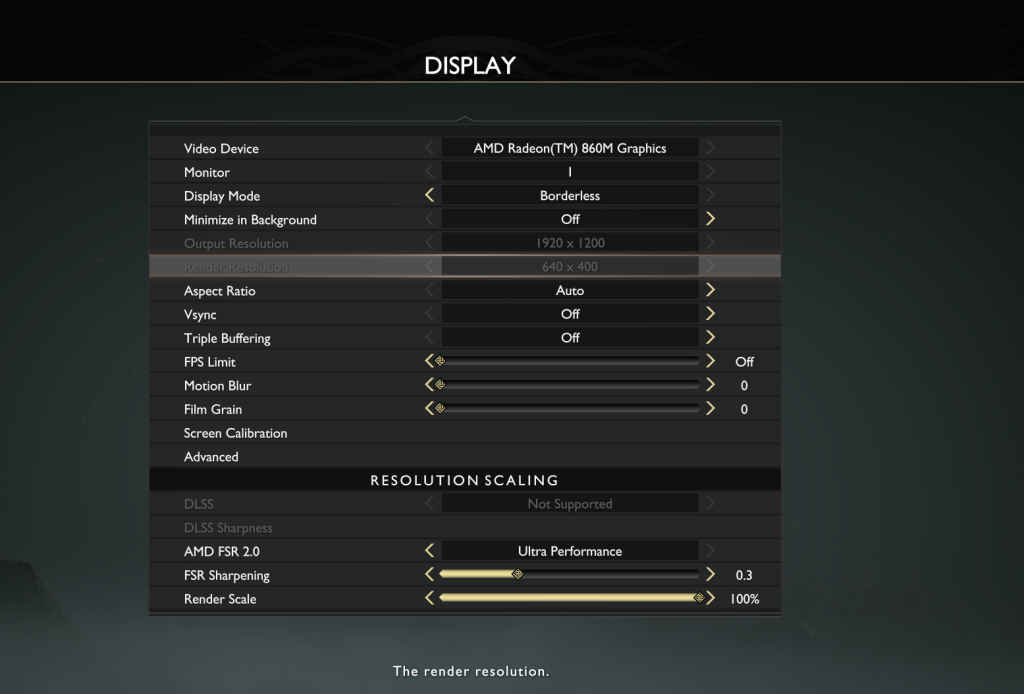Select the Monitor setting row
The width and height of the screenshot is (1024, 694).
(207, 172)
